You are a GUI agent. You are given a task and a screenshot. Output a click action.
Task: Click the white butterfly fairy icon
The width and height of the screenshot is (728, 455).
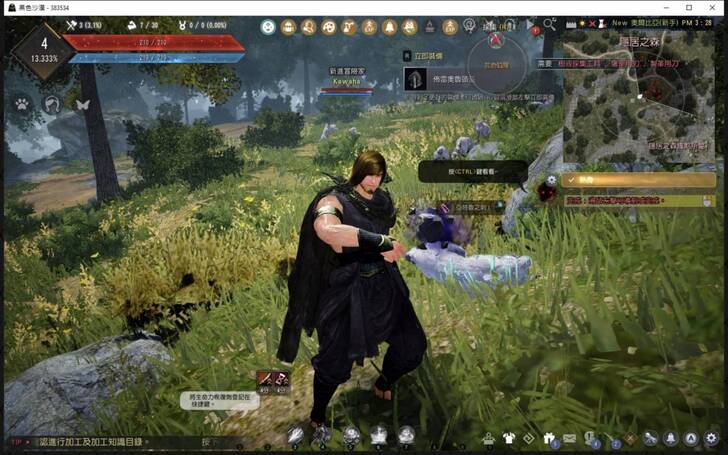pyautogui.click(x=82, y=103)
